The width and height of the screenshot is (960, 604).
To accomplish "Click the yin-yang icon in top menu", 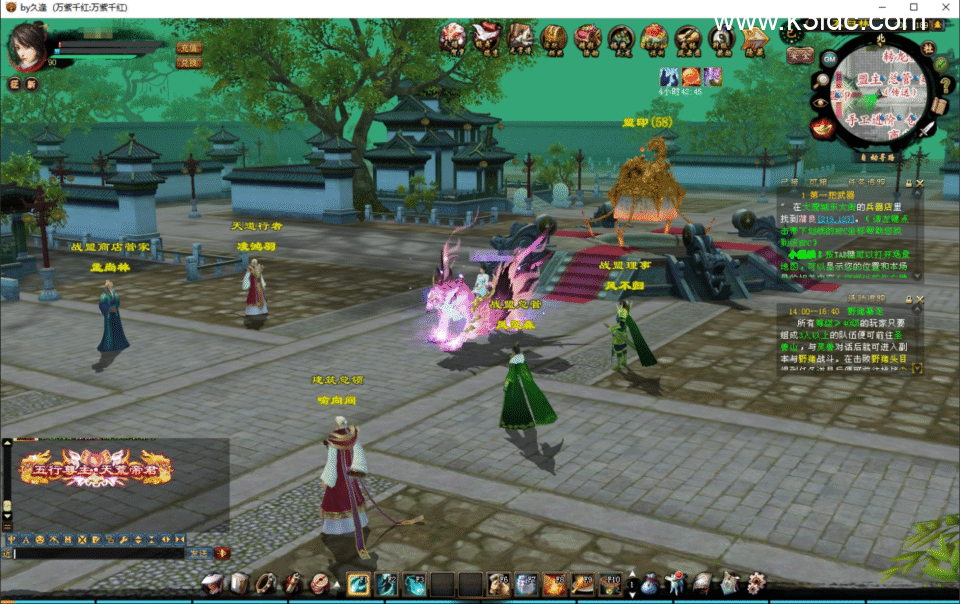I will [x=720, y=38].
